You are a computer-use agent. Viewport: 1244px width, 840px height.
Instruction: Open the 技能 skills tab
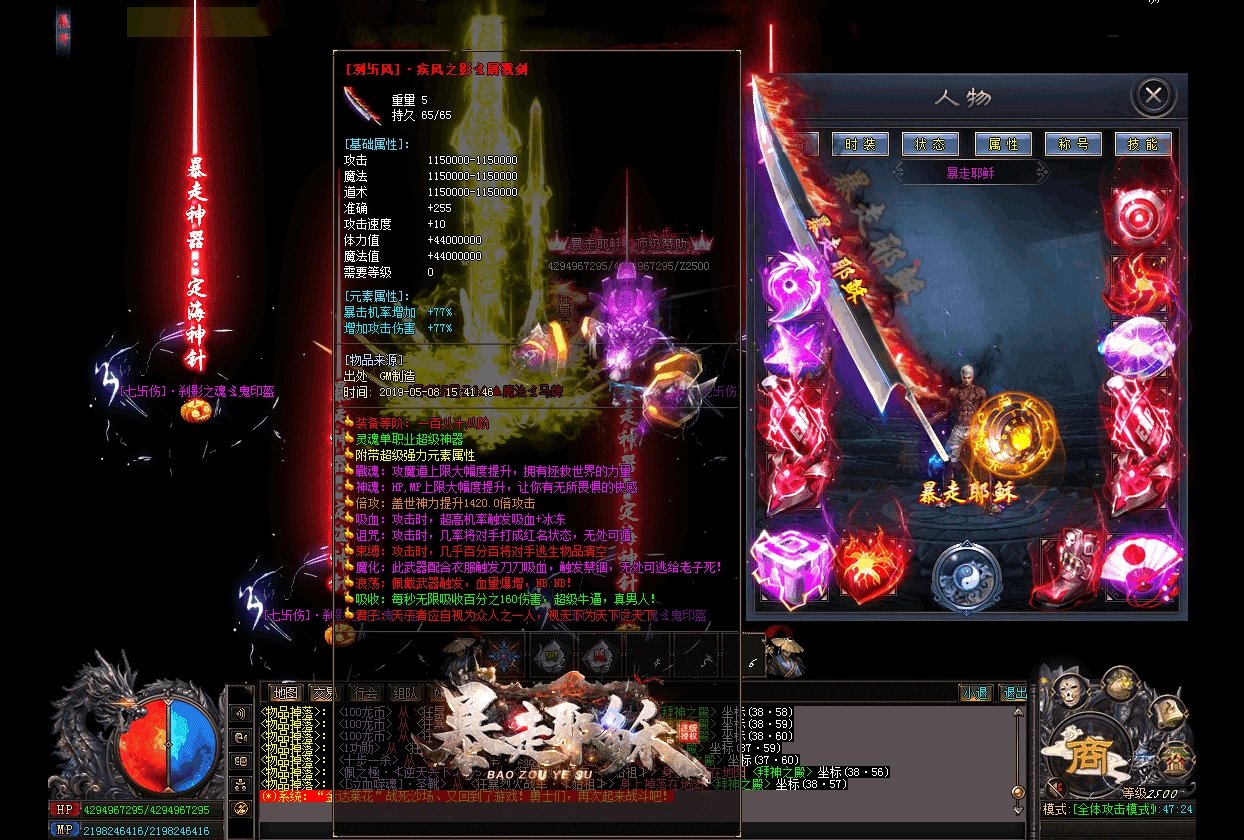1143,144
